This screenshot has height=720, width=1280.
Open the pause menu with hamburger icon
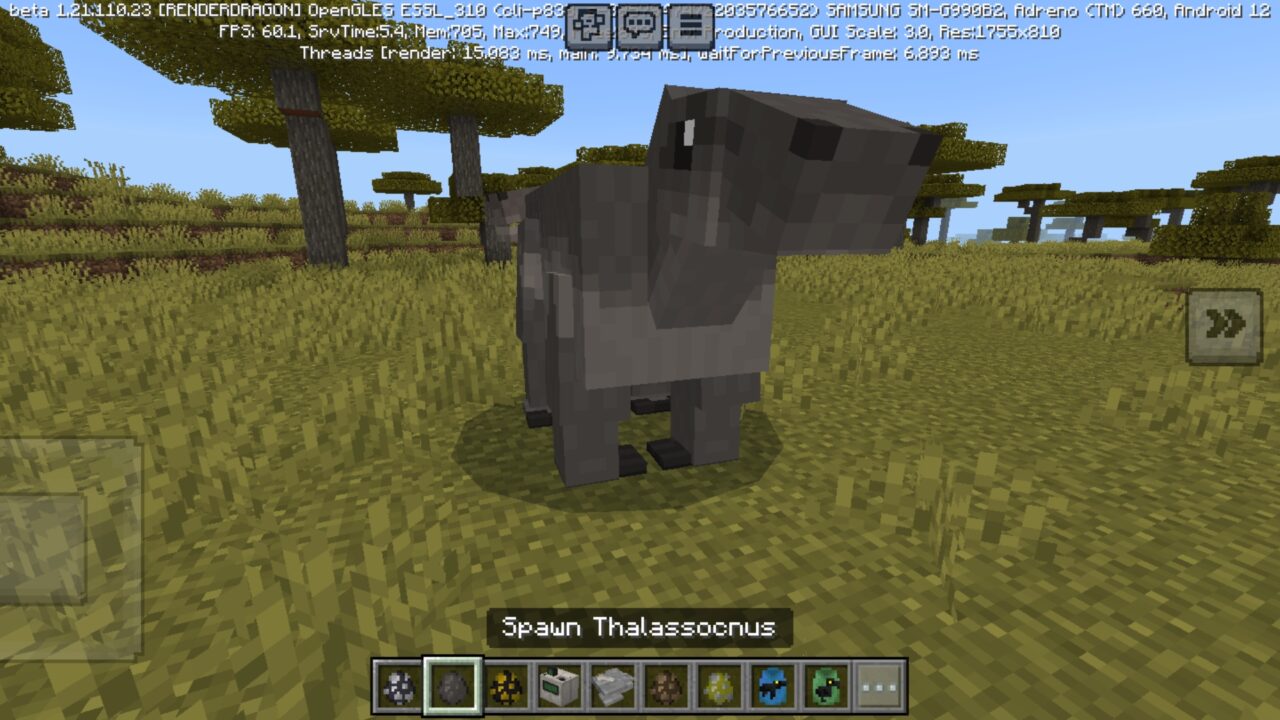[x=690, y=22]
